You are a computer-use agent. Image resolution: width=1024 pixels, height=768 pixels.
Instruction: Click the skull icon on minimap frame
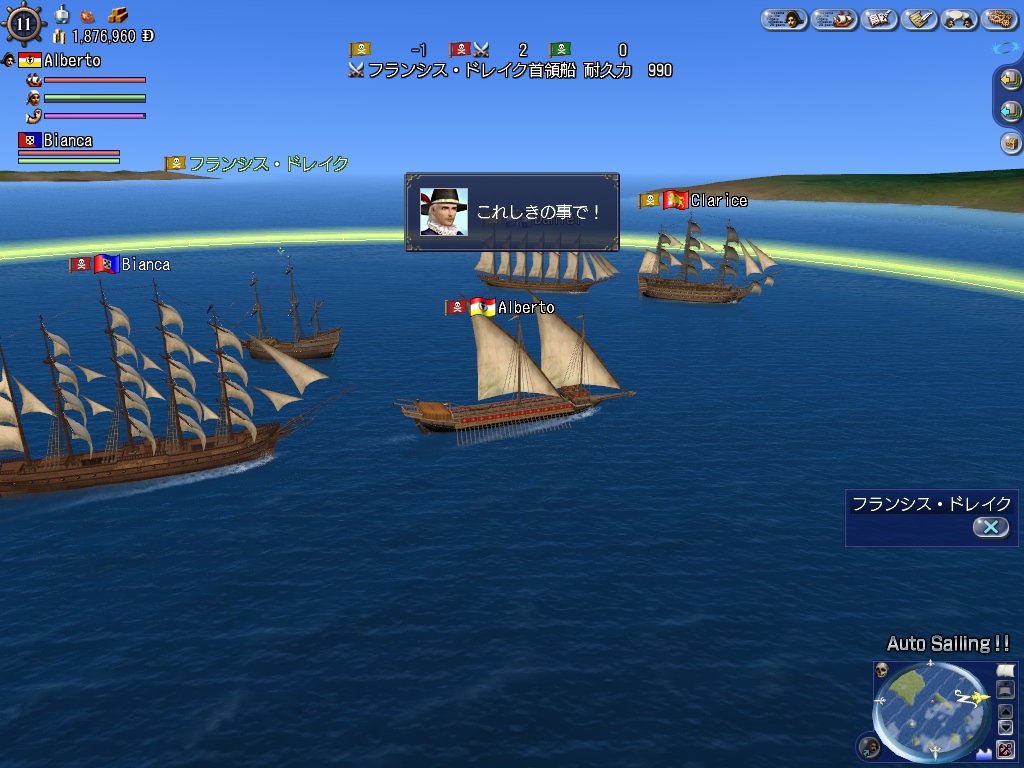coord(882,669)
